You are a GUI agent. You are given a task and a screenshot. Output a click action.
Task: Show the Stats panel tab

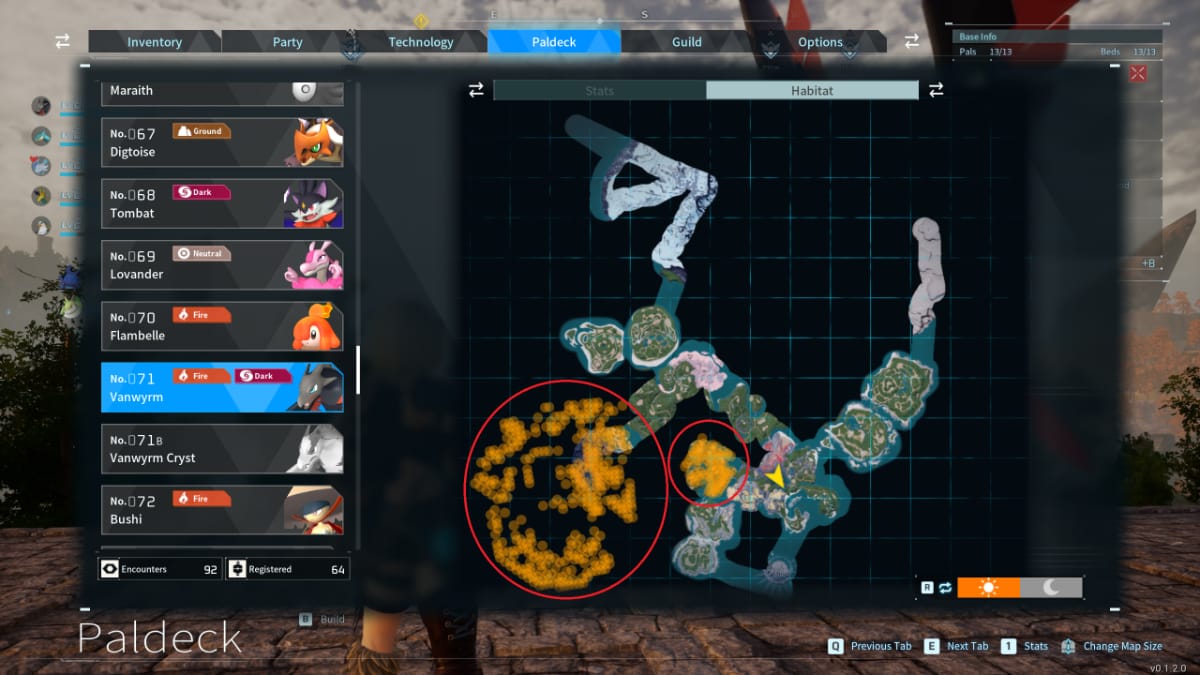pyautogui.click(x=600, y=90)
